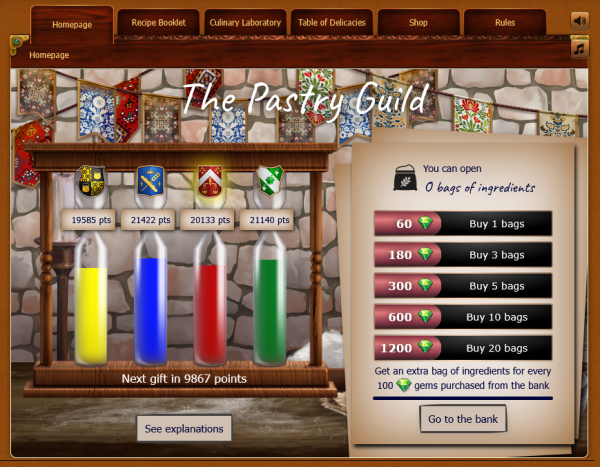Buy 10 bags for 600 gems
This screenshot has width=600, height=467.
pos(462,317)
